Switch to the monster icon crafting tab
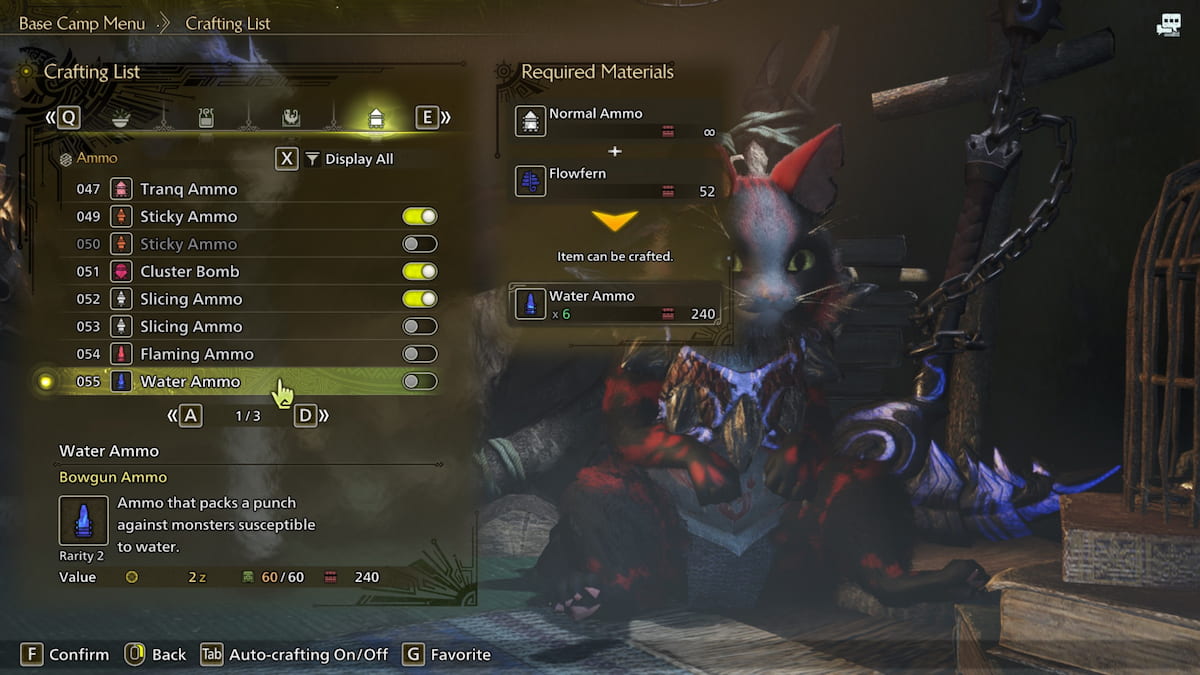1200x675 pixels. [x=291, y=118]
